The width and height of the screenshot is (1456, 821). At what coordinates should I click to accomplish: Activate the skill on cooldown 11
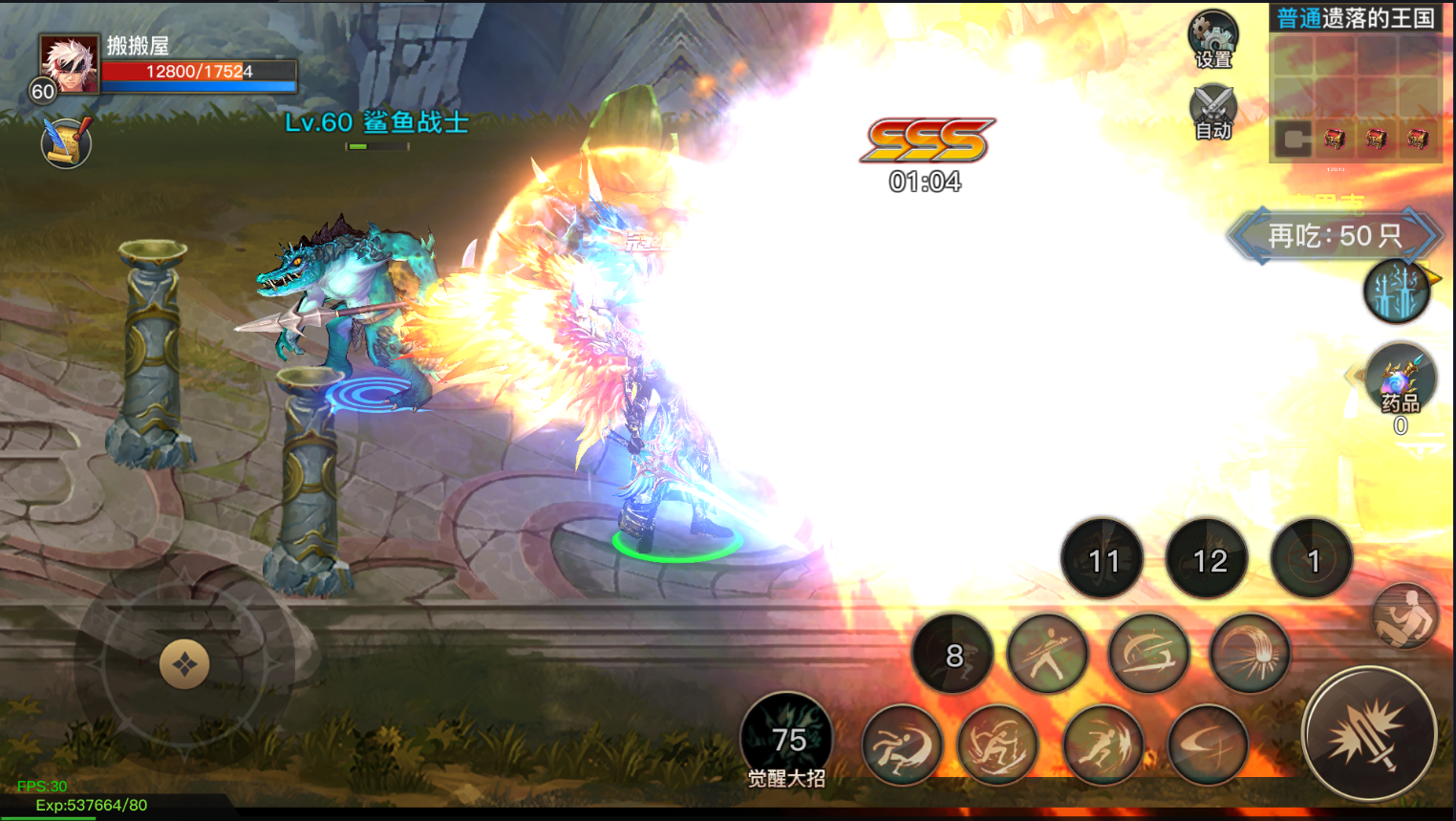pyautogui.click(x=1102, y=559)
